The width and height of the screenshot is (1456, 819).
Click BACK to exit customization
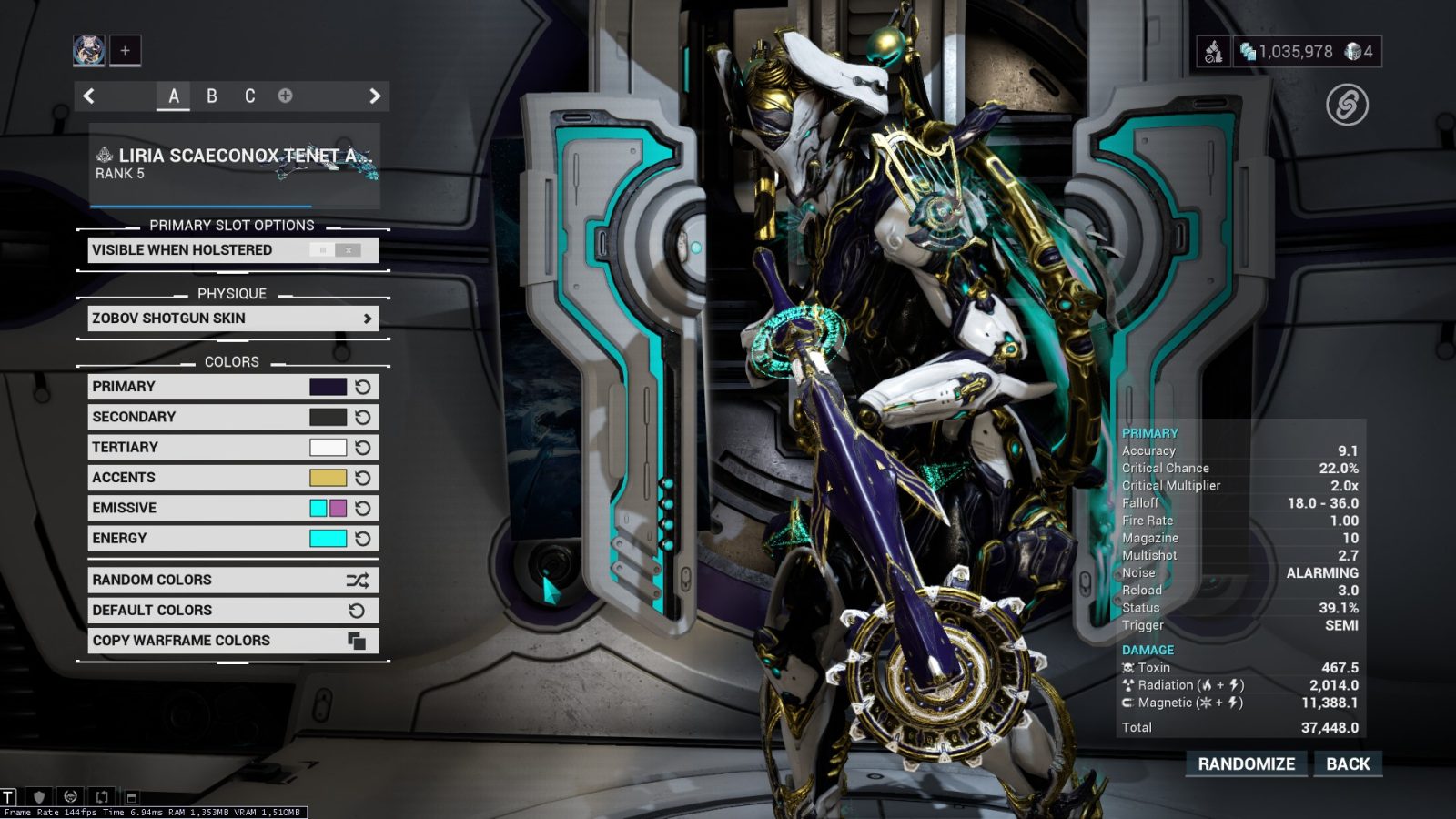click(x=1349, y=763)
